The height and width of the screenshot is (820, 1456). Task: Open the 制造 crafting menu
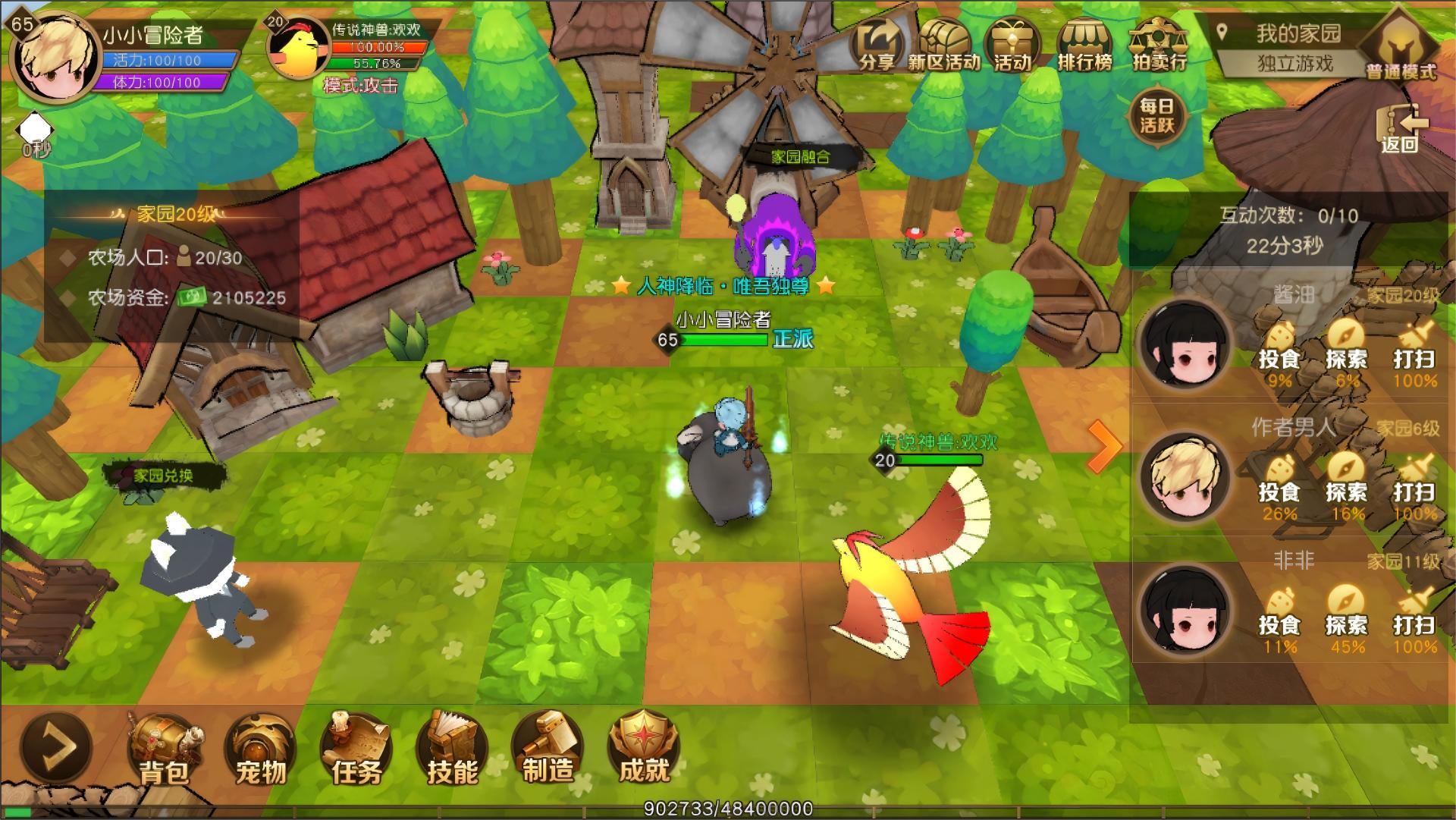548,749
